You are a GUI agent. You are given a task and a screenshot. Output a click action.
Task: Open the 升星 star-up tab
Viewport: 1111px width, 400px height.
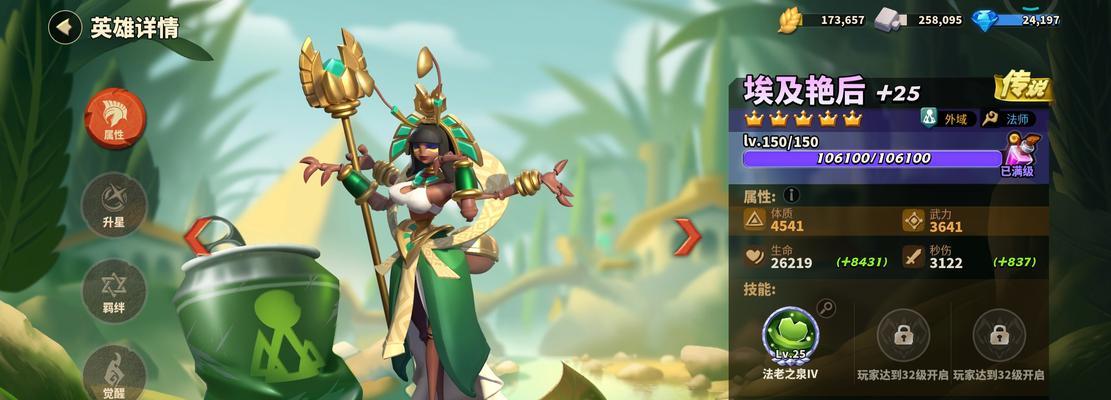pyautogui.click(x=114, y=203)
